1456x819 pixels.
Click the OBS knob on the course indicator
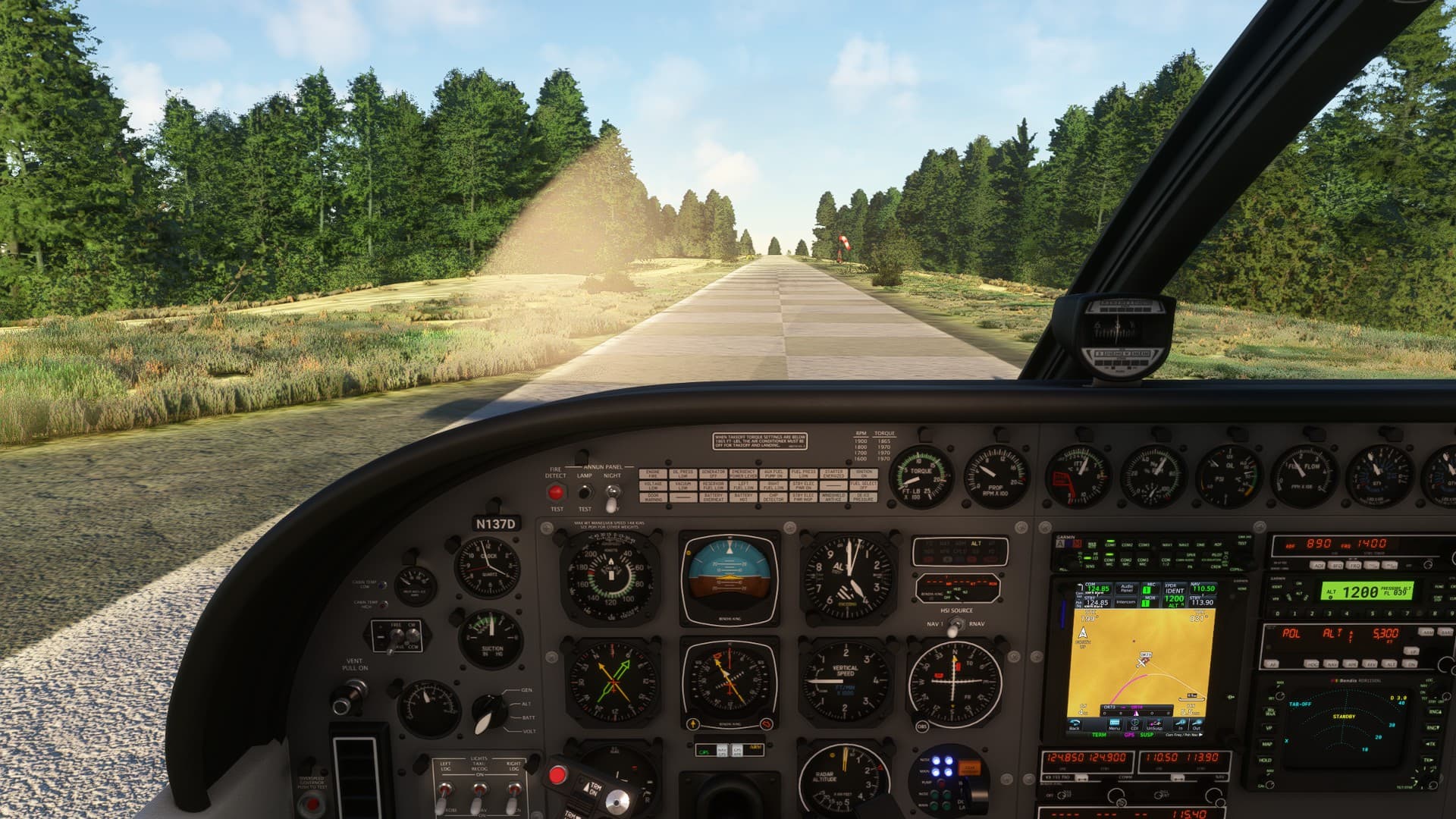[922, 726]
